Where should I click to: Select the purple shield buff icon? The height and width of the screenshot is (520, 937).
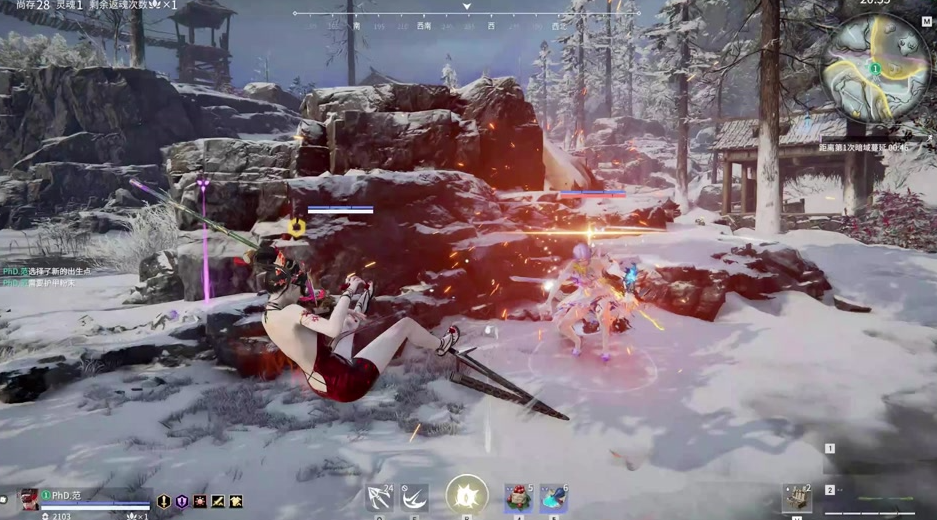(182, 501)
